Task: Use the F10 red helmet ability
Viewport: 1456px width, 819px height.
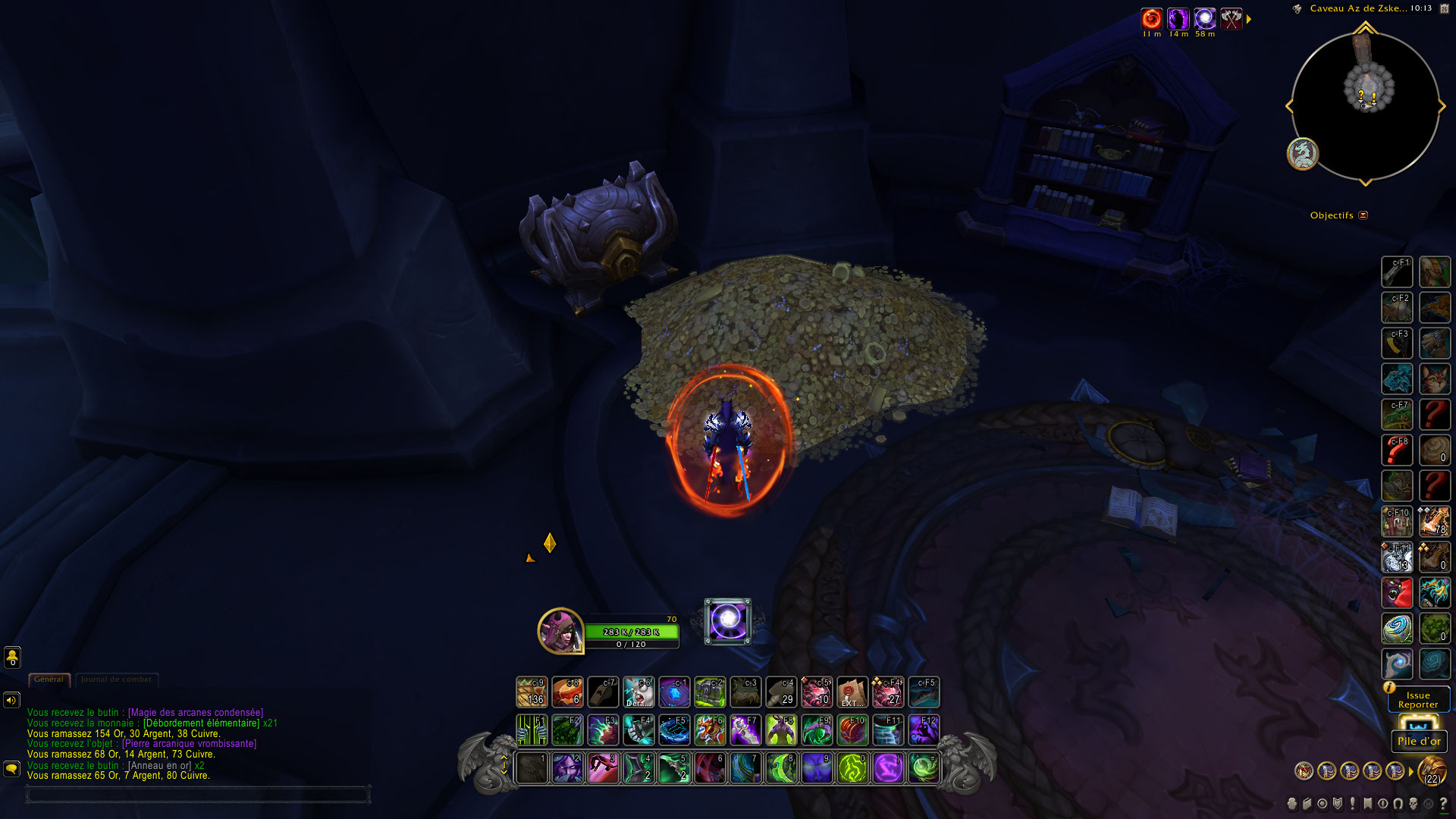Action: [x=852, y=730]
